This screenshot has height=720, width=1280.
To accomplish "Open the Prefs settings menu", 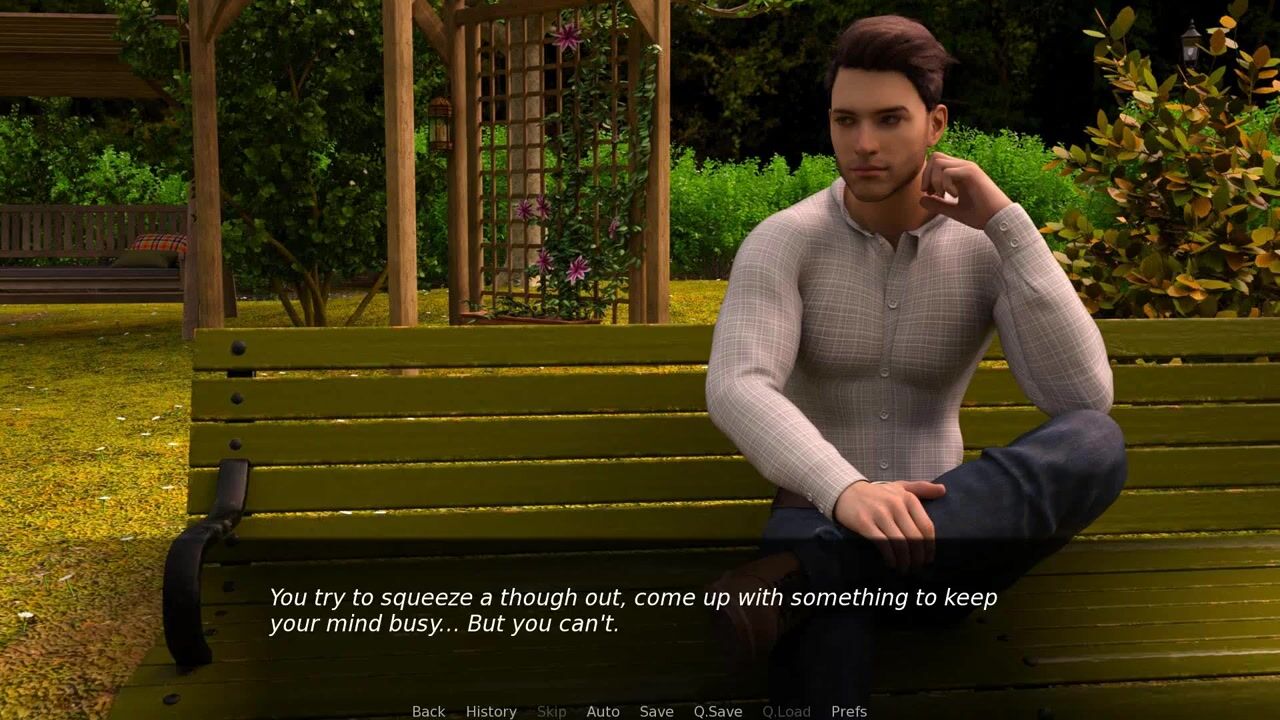I will (x=848, y=711).
